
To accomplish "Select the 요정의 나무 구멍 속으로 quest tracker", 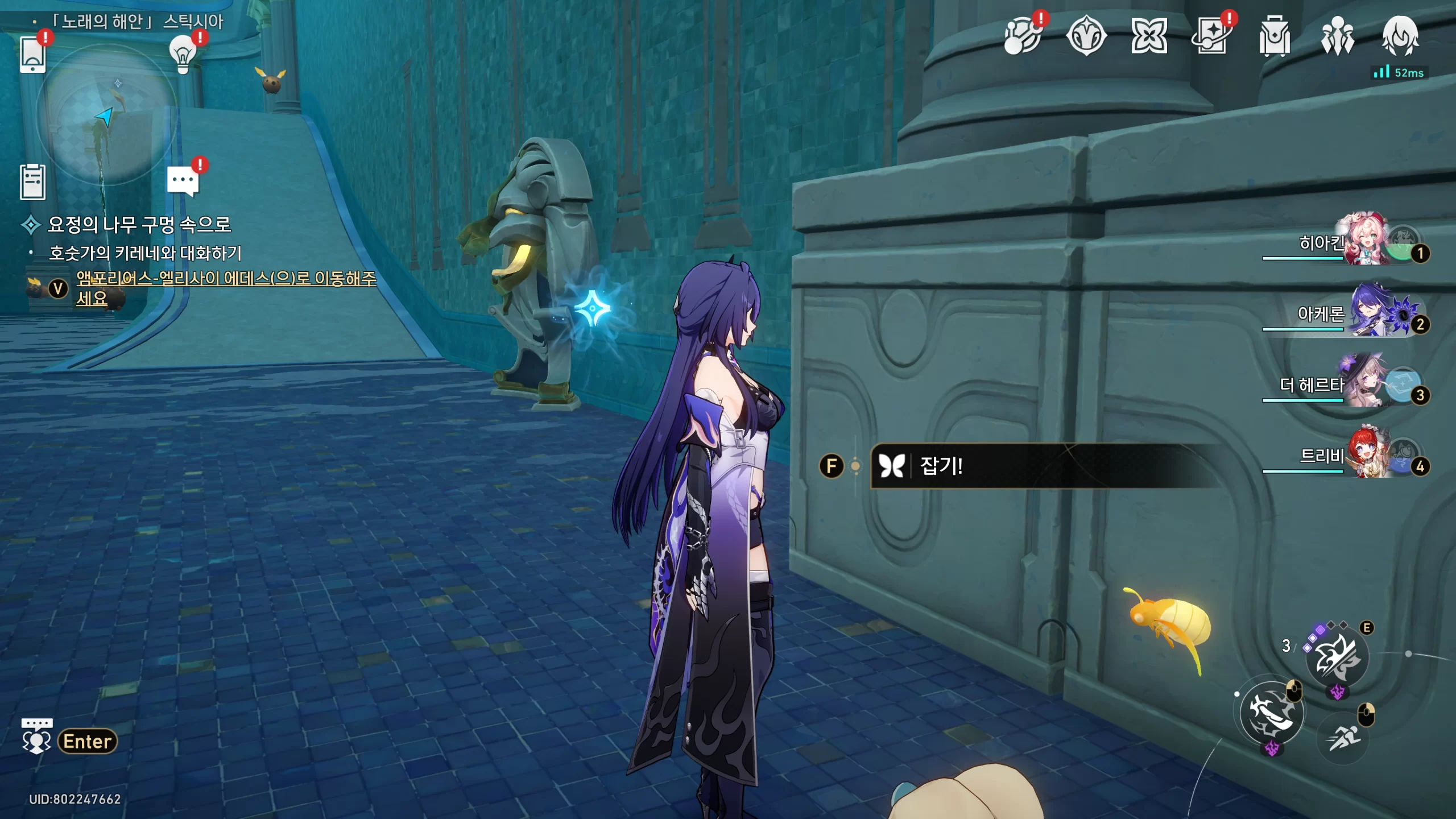I will point(139,225).
